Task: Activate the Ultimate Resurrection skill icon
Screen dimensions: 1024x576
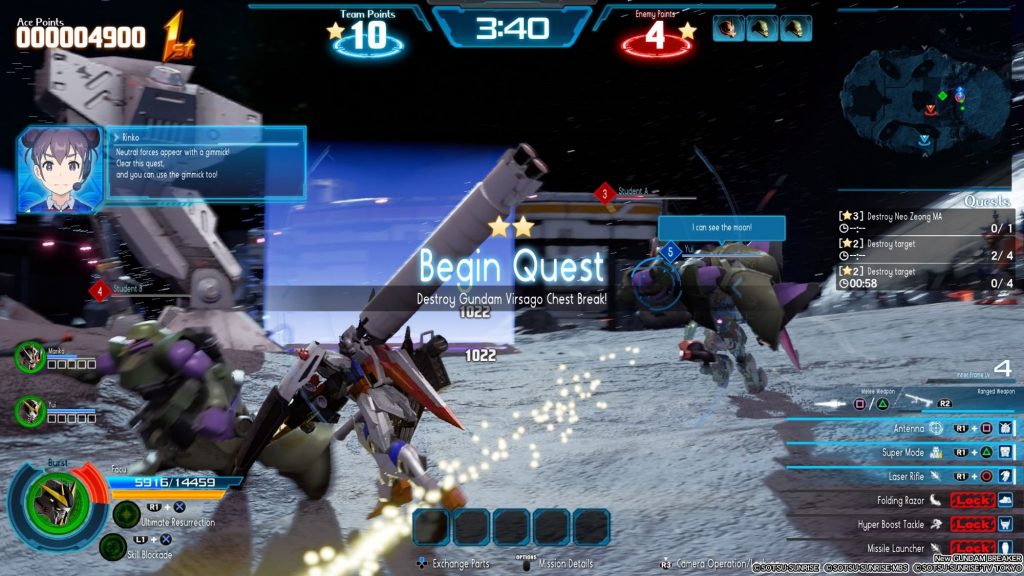Action: pos(126,514)
